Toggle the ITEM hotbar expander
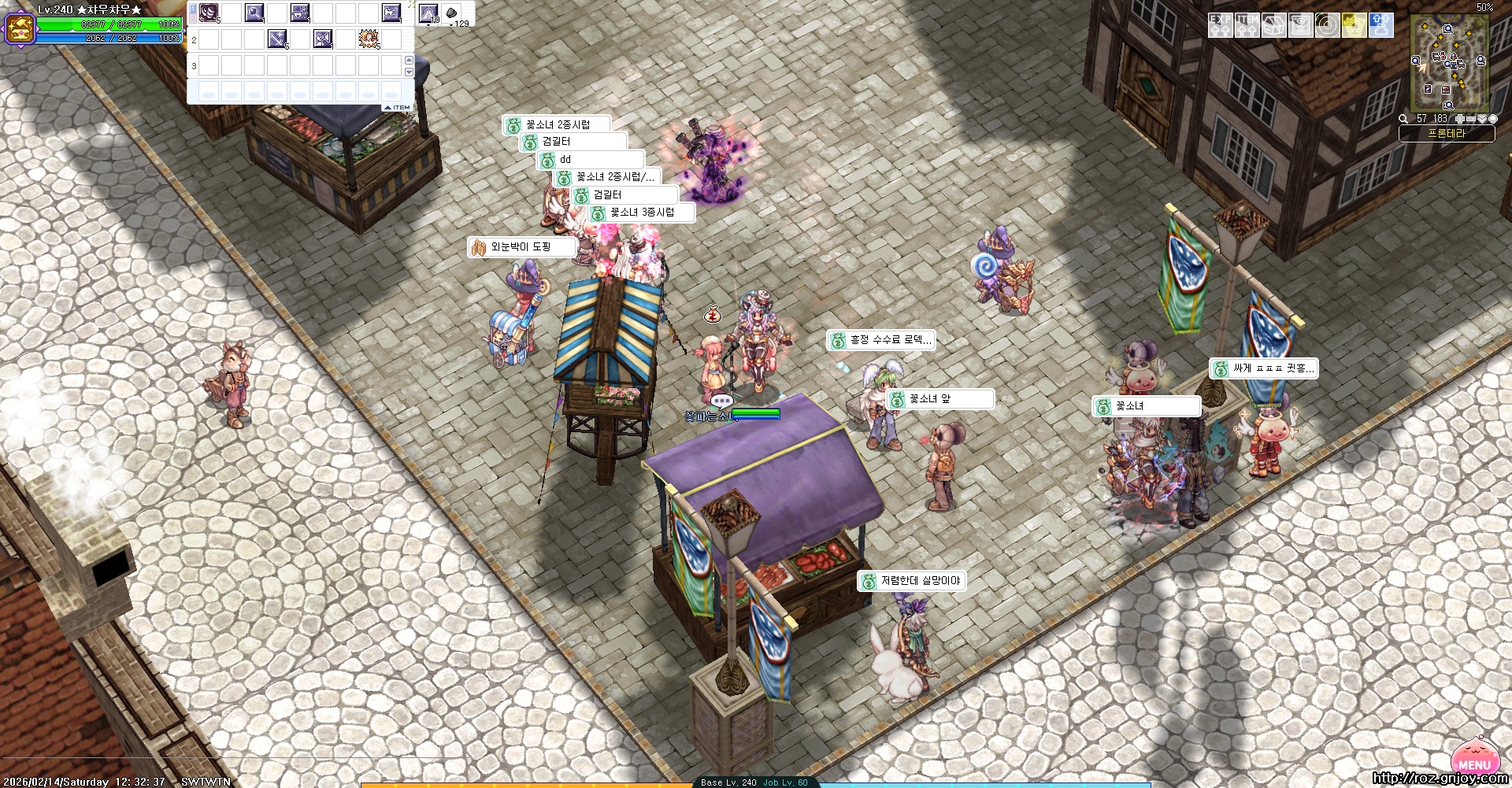This screenshot has height=788, width=1512. (398, 107)
